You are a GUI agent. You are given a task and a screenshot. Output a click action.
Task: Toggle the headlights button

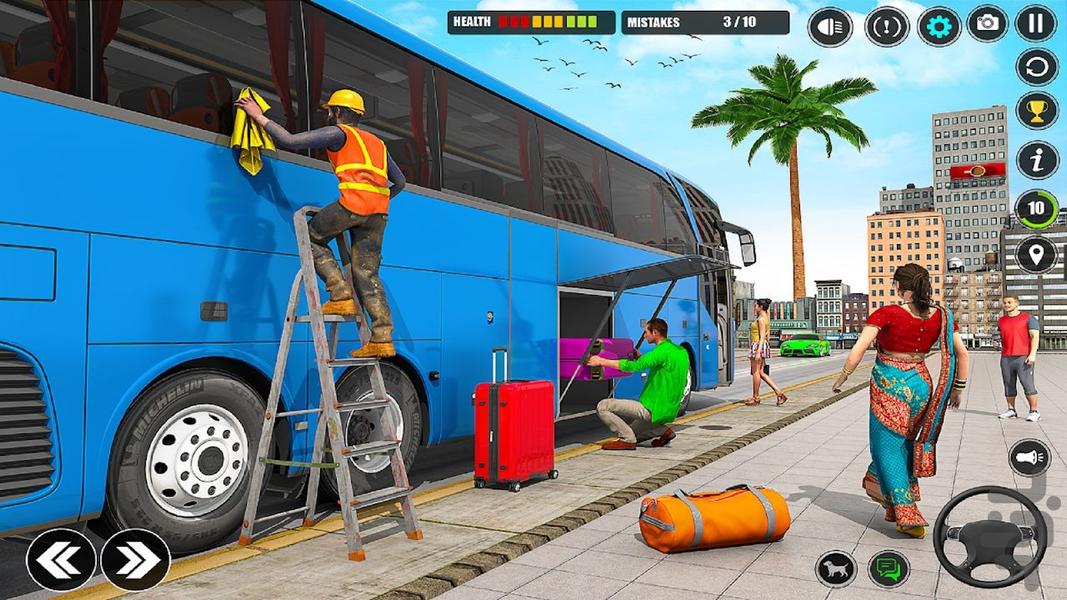pyautogui.click(x=829, y=26)
